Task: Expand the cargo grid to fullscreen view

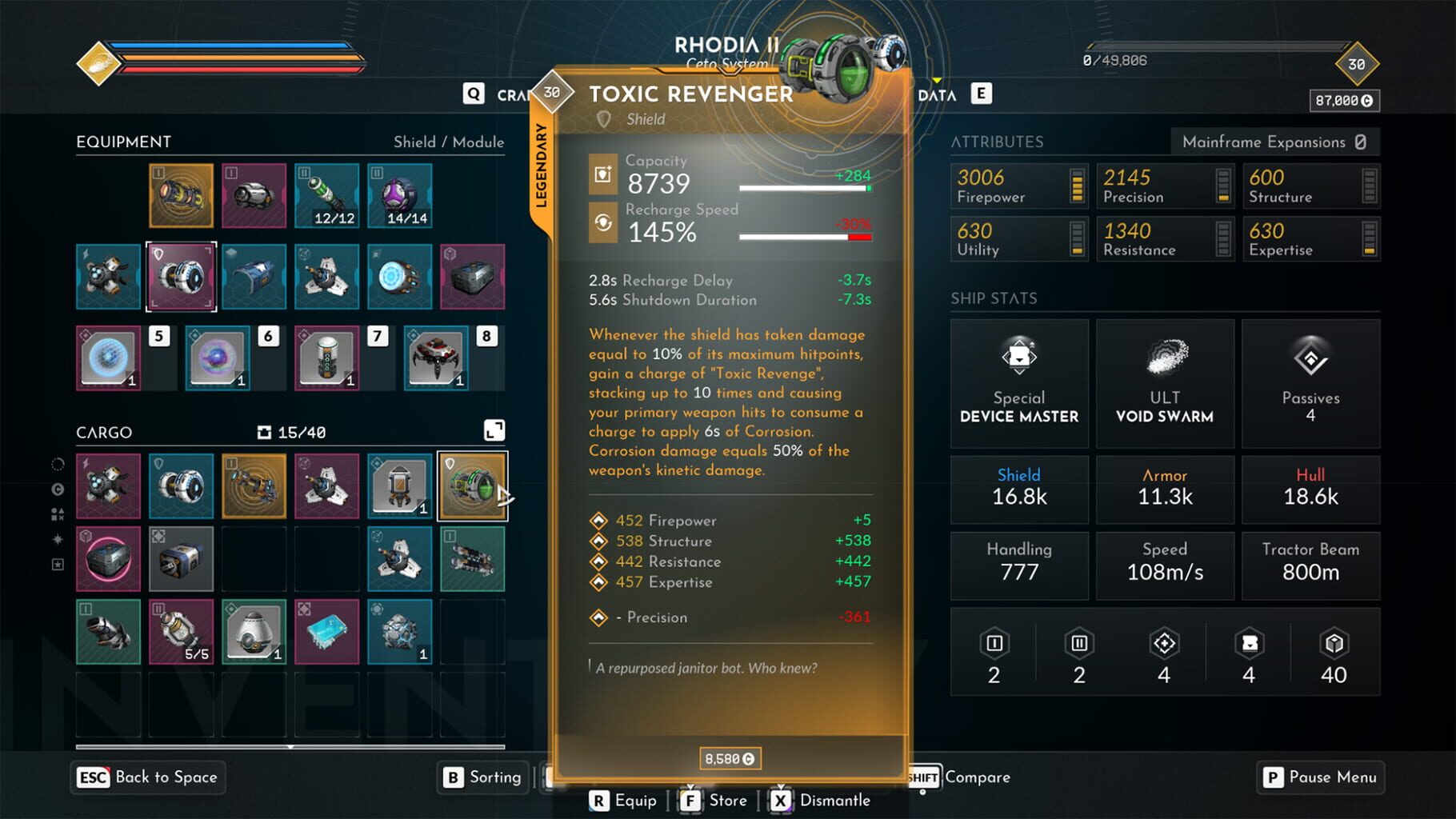Action: pos(494,429)
